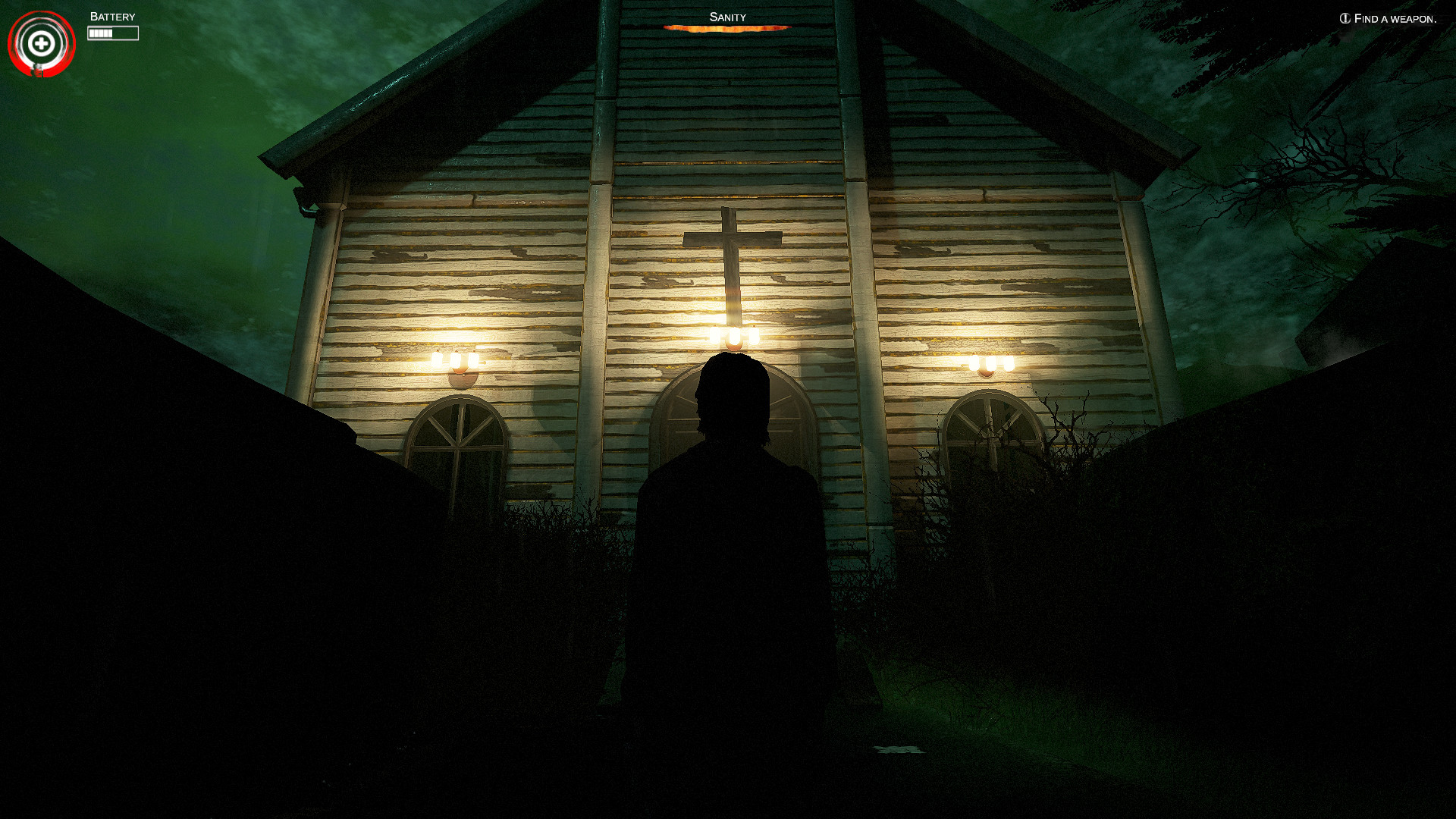Open the Sanity label heading
The image size is (1456, 819).
727,15
